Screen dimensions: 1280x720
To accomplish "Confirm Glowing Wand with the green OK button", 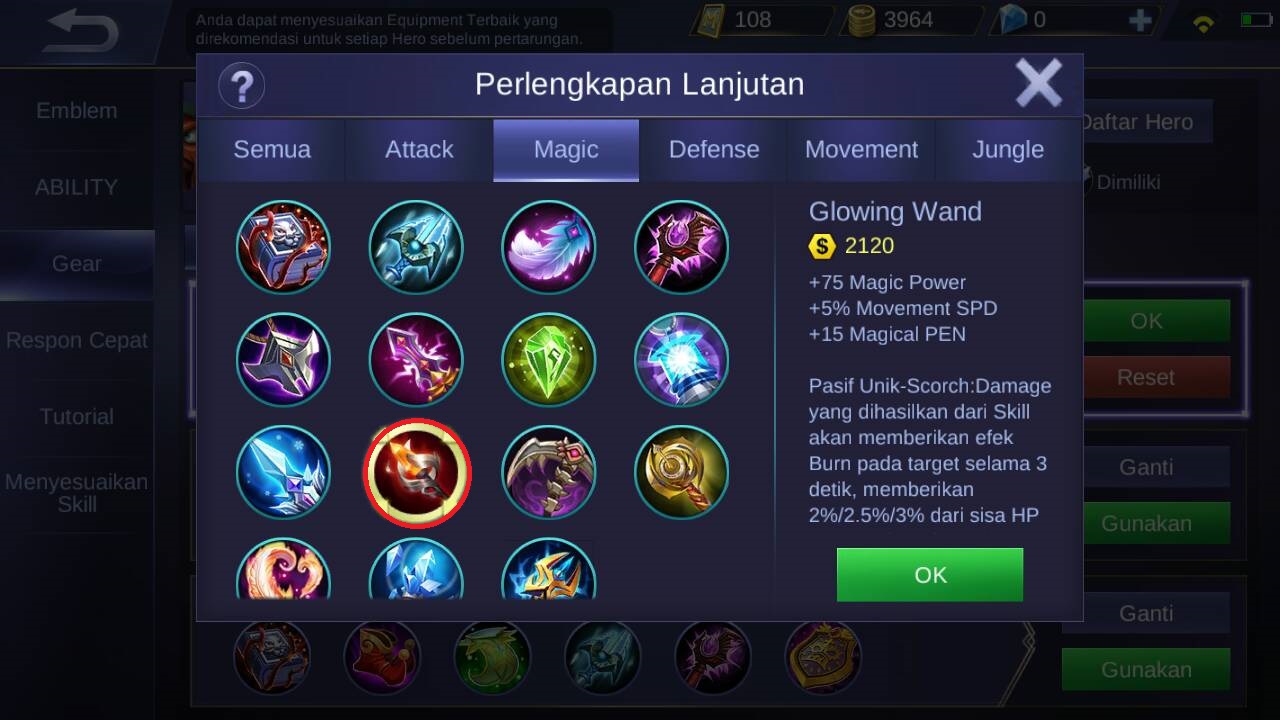I will [x=930, y=575].
